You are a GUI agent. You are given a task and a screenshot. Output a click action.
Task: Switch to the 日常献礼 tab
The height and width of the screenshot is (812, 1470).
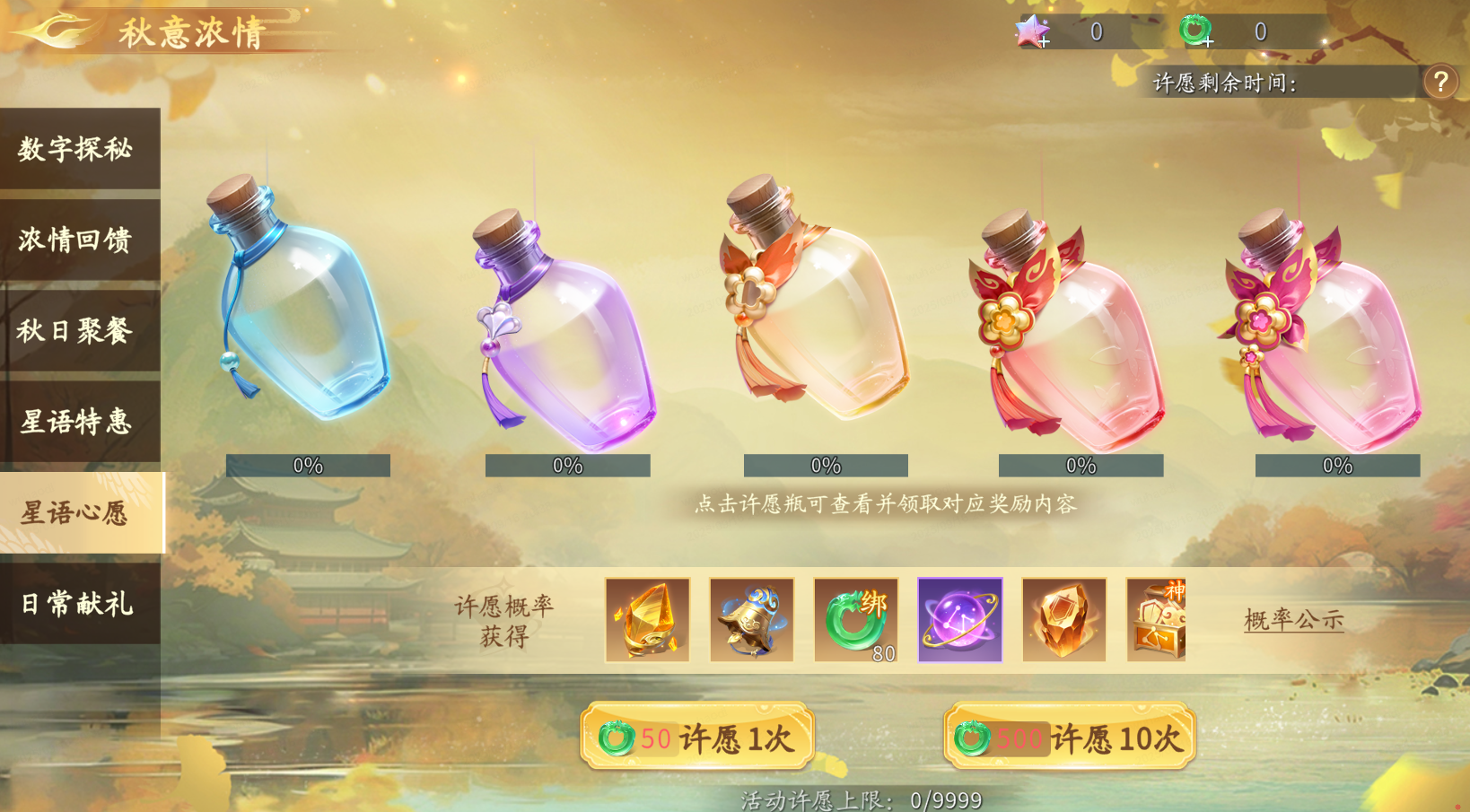pos(76,604)
